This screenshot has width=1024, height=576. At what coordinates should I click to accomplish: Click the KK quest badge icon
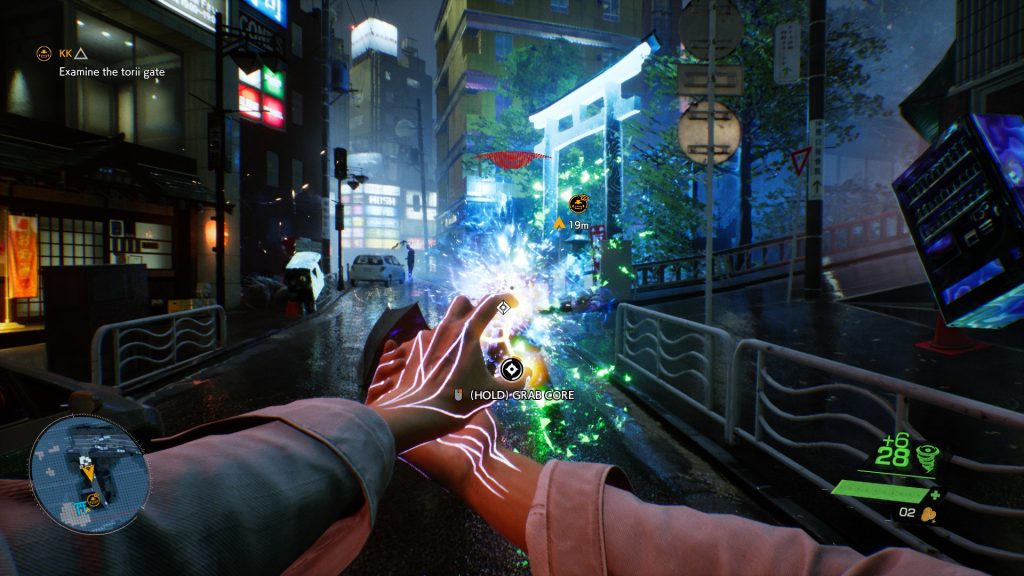pos(43,52)
